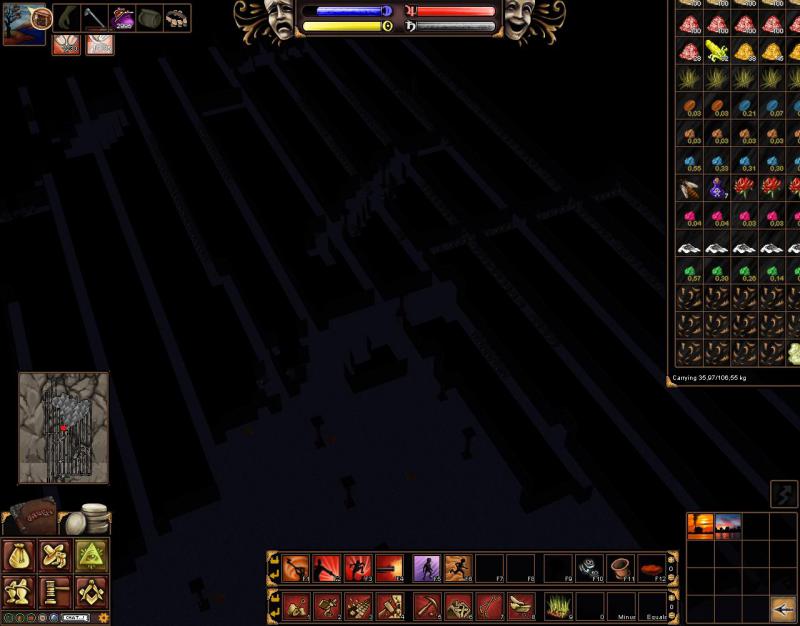The width and height of the screenshot is (800, 626).
Task: Select the sunset landscape thumbnail
Action: coord(700,526)
